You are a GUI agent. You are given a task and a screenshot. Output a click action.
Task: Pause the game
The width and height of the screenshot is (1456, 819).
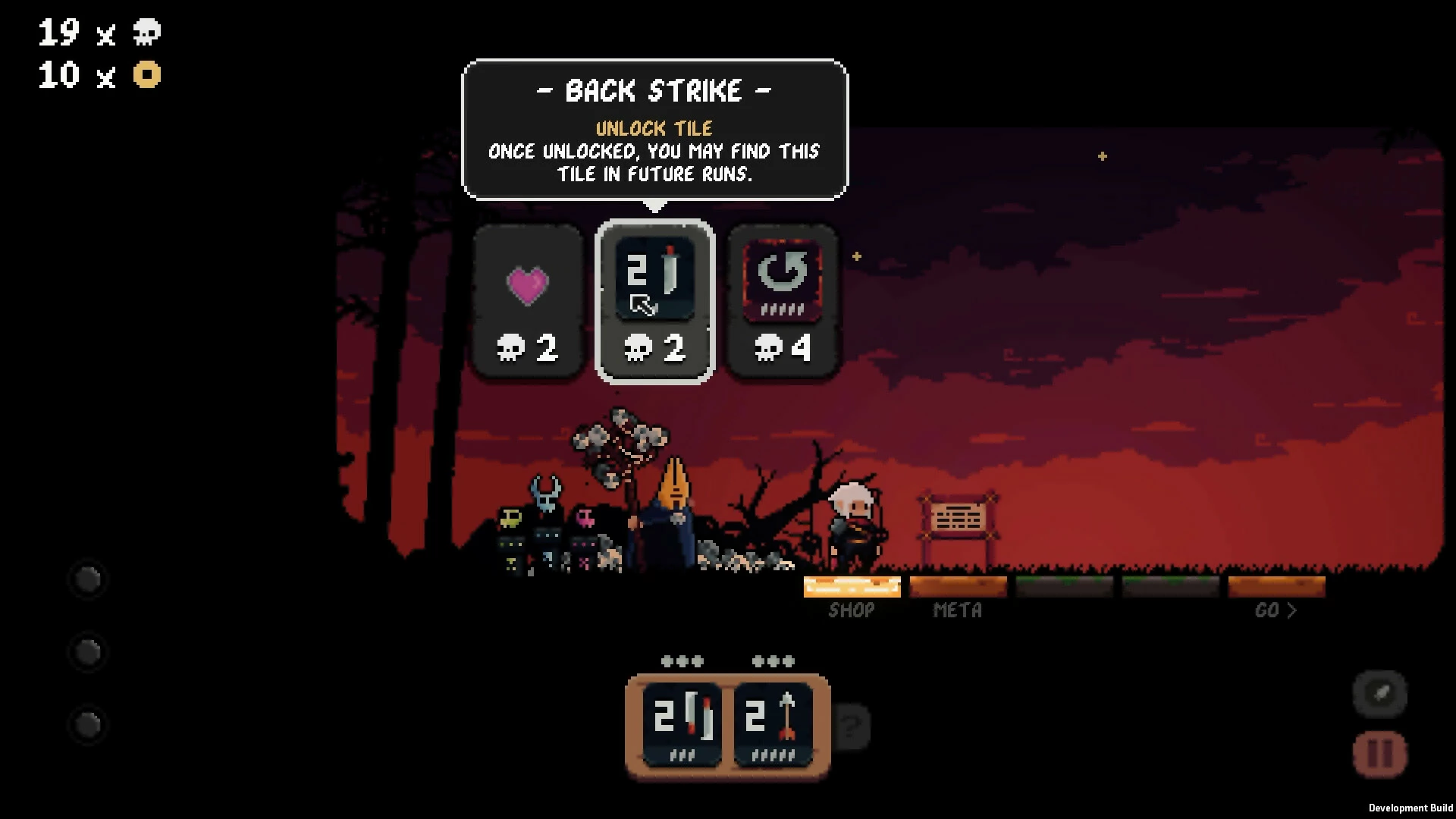[1379, 755]
